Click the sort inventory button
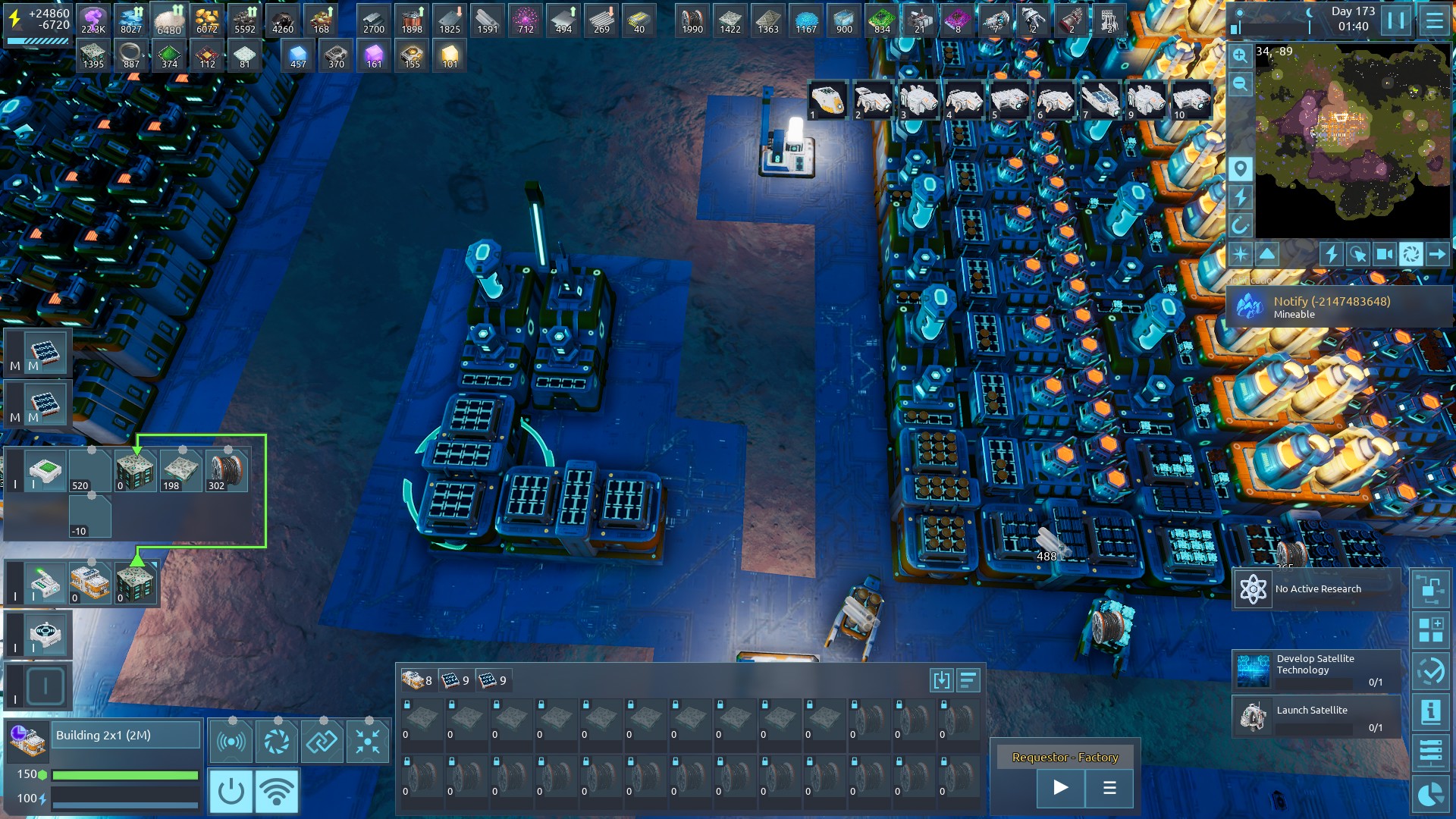 coord(968,680)
